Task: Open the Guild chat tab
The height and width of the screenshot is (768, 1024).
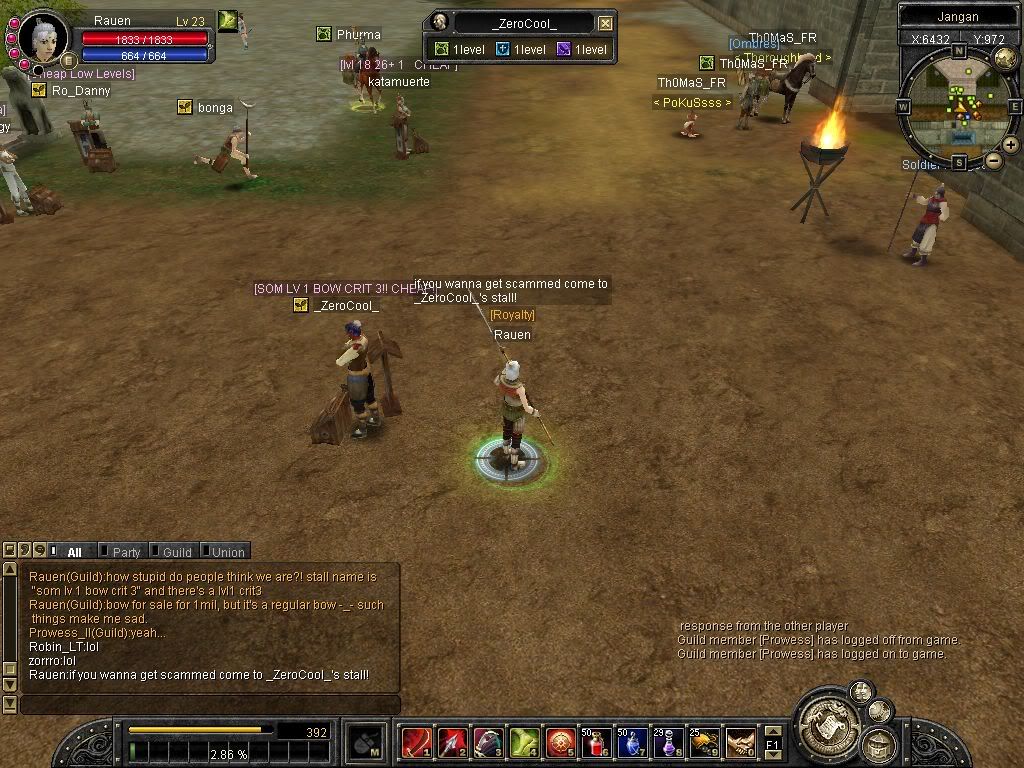Action: 176,552
